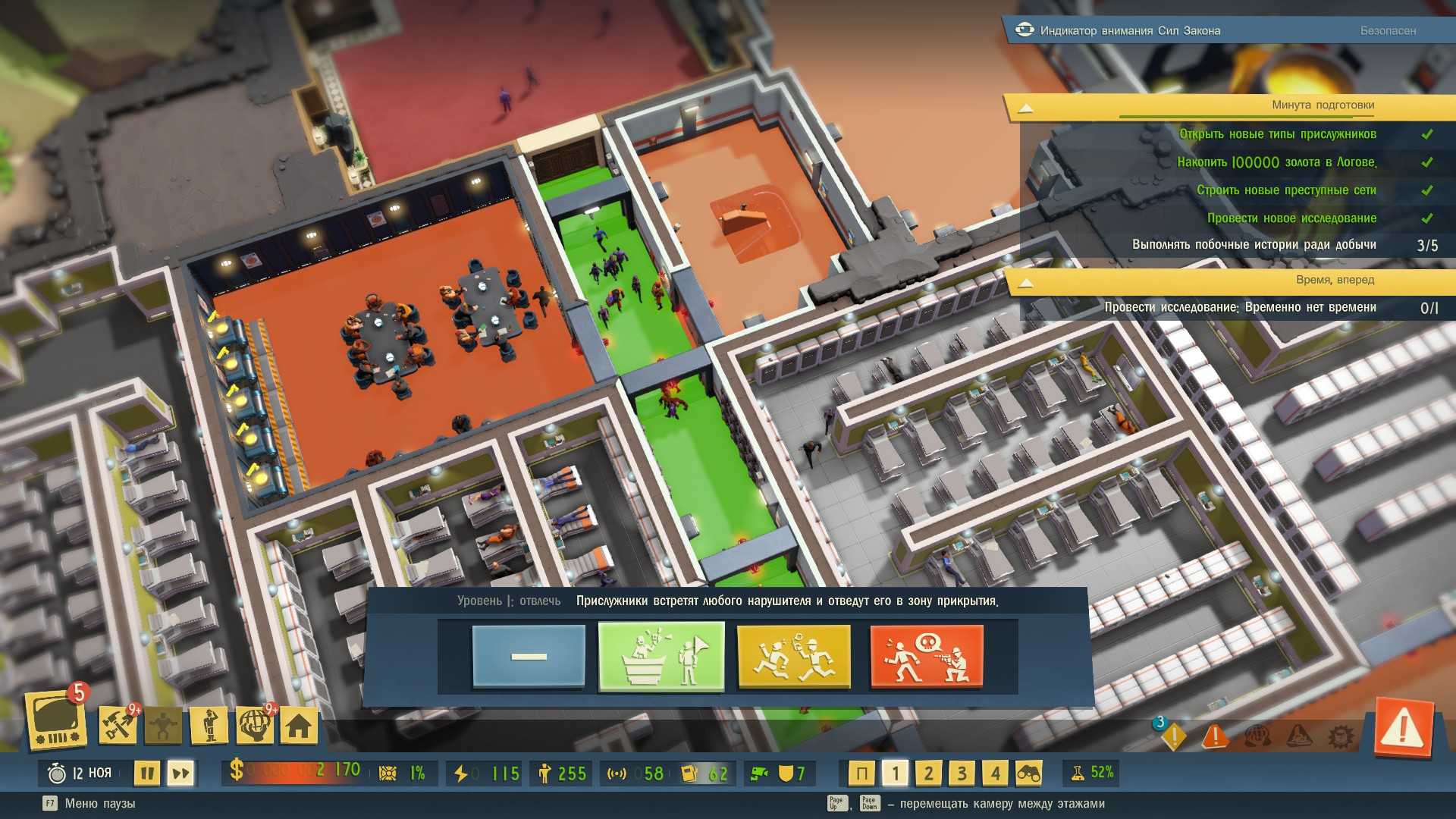This screenshot has width=1456, height=819.
Task: Click the house icon to return to lair
Action: [299, 726]
